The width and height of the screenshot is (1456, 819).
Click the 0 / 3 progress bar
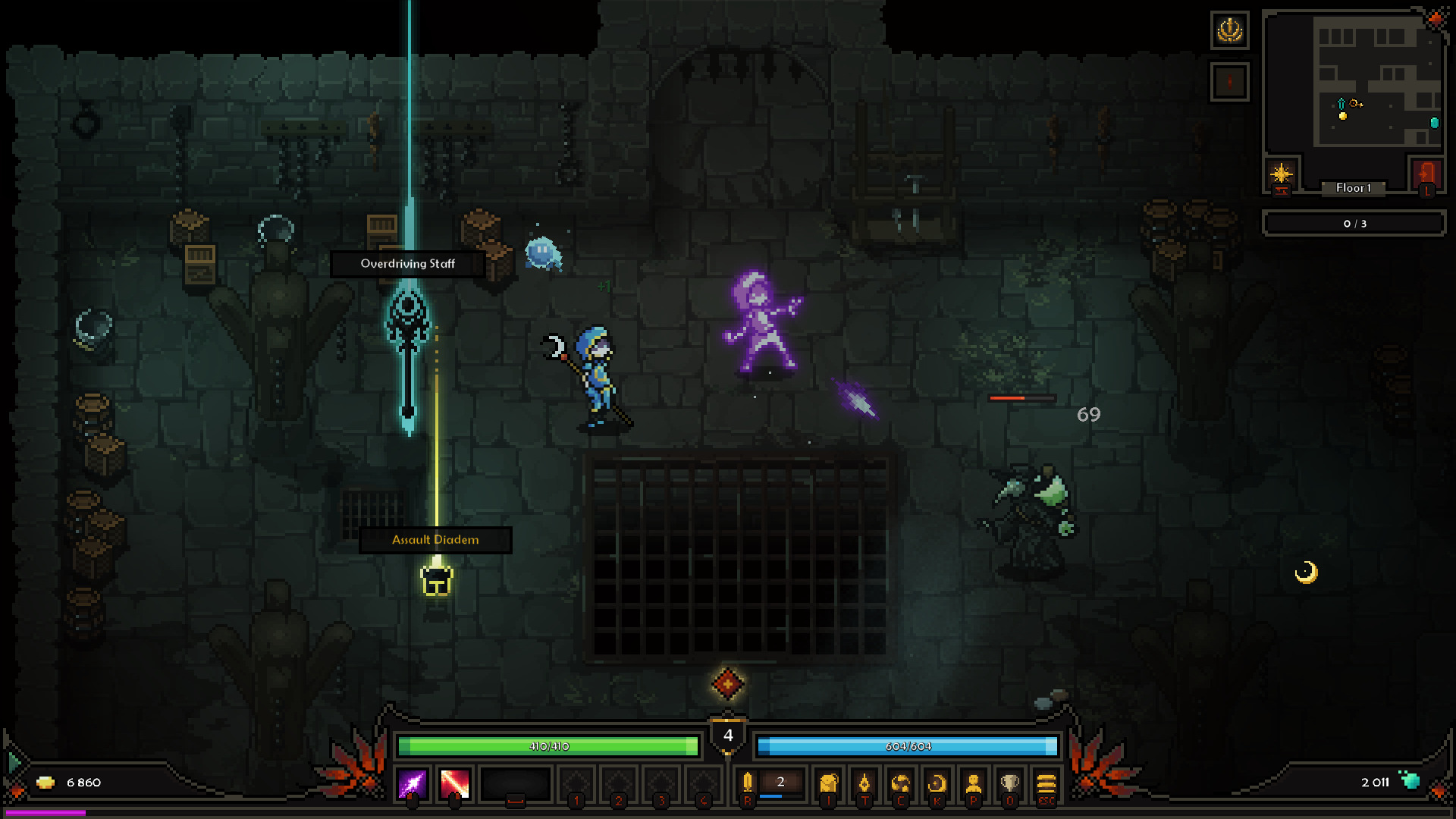pyautogui.click(x=1354, y=223)
